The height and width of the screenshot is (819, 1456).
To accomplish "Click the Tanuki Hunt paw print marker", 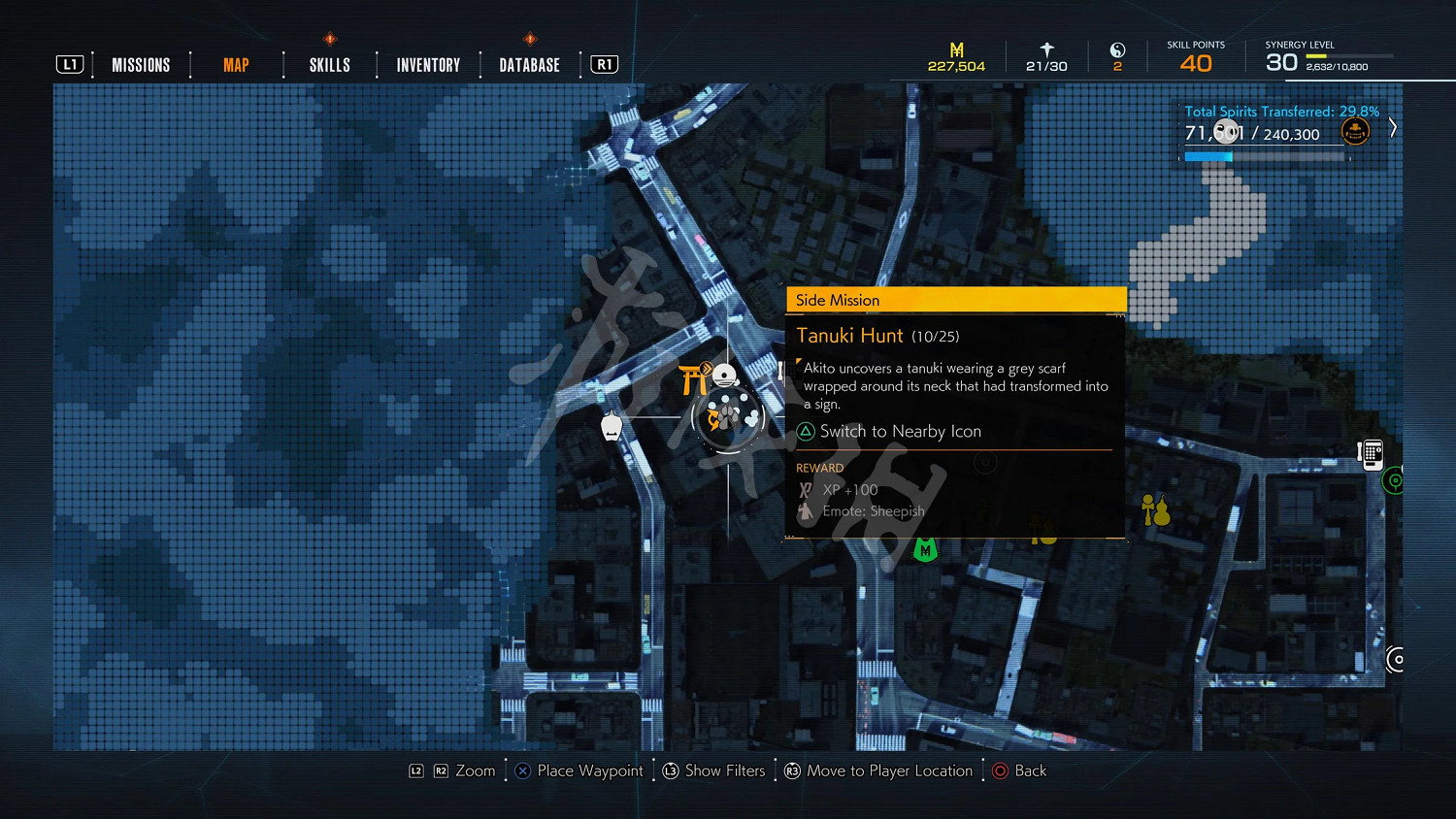I will (x=727, y=417).
